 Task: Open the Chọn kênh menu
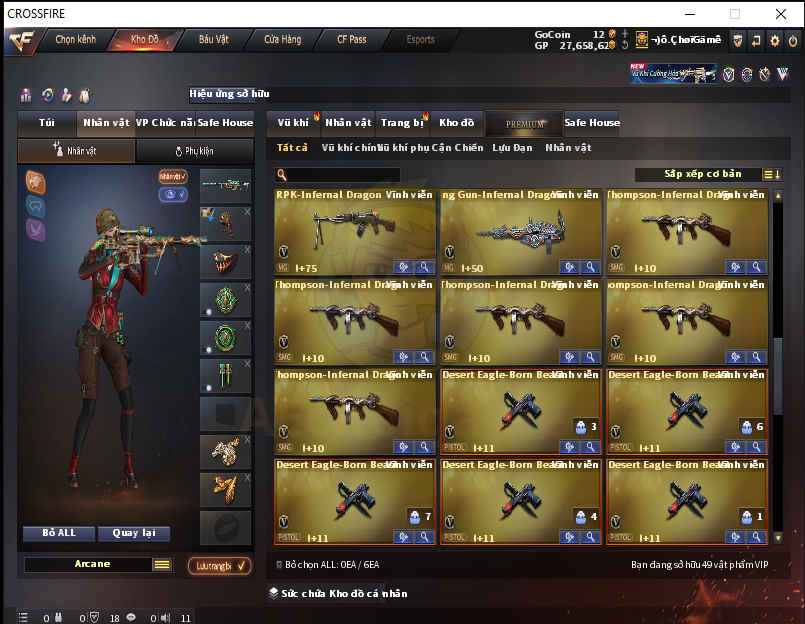75,40
